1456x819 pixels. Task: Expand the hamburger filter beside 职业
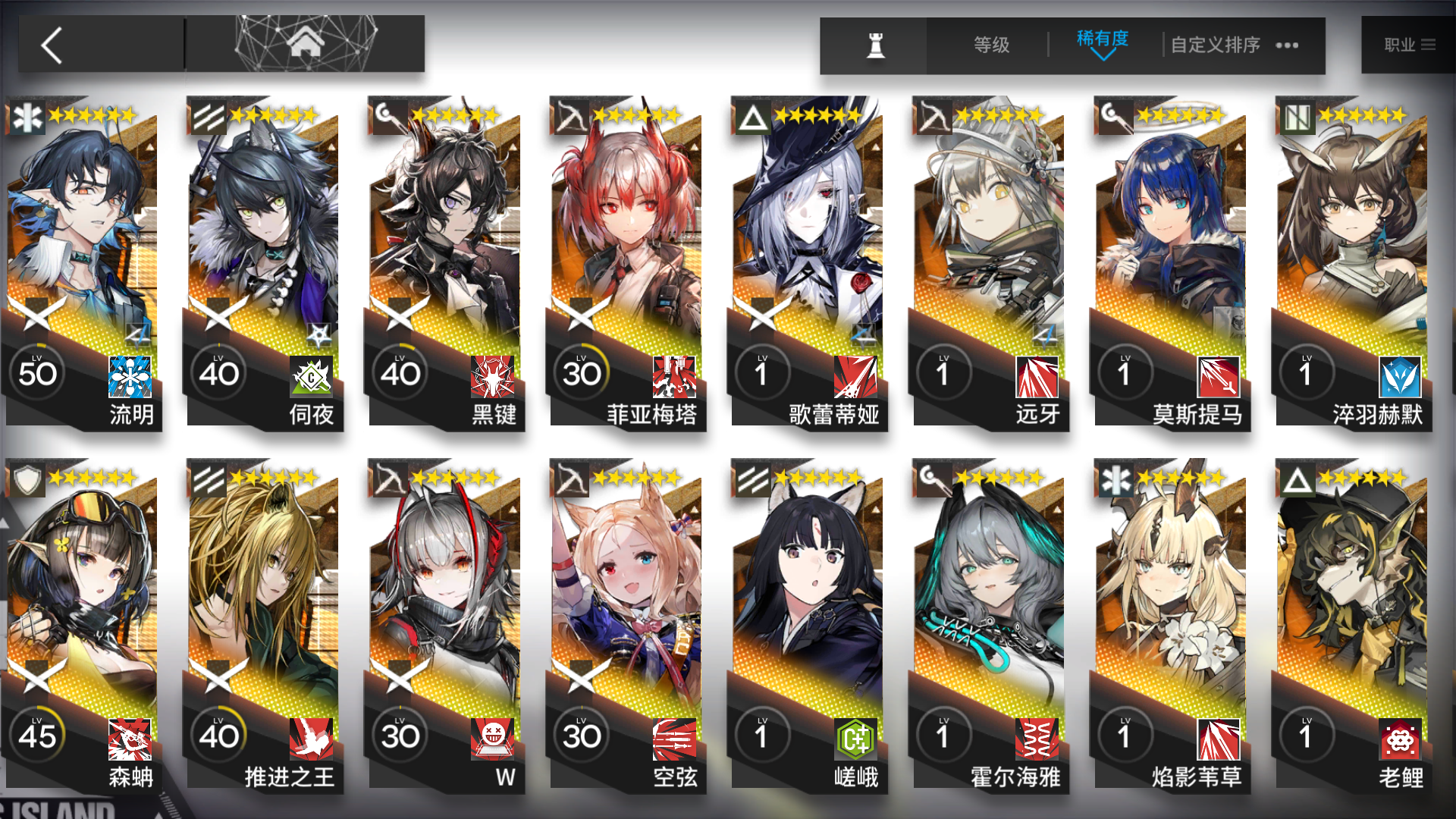coord(1430,45)
